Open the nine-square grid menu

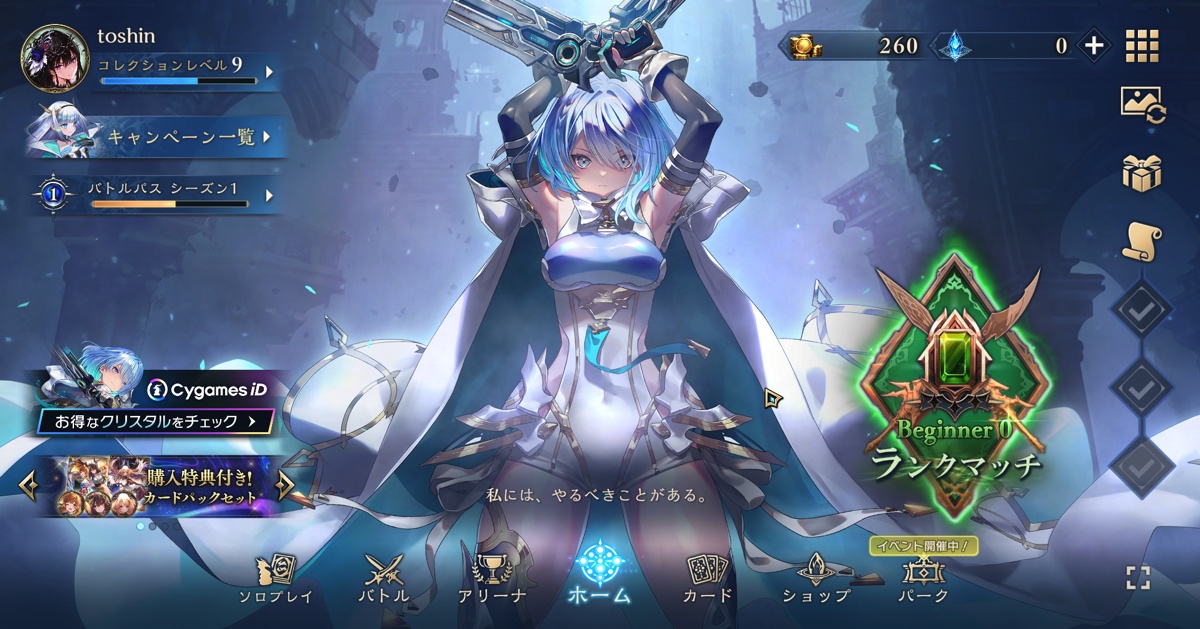point(1142,46)
